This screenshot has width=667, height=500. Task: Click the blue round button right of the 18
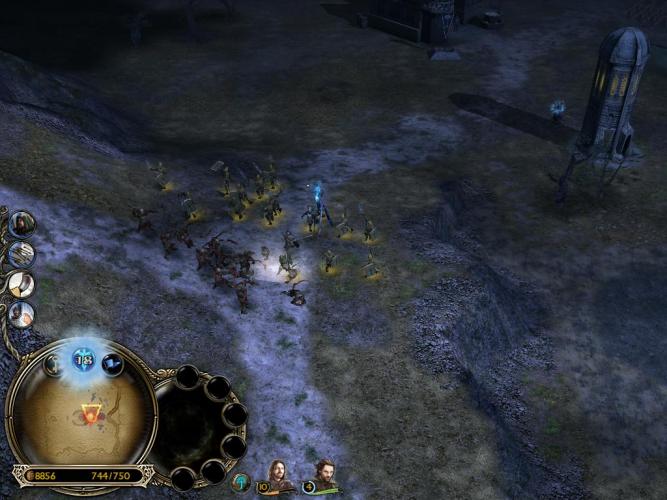click(x=113, y=365)
